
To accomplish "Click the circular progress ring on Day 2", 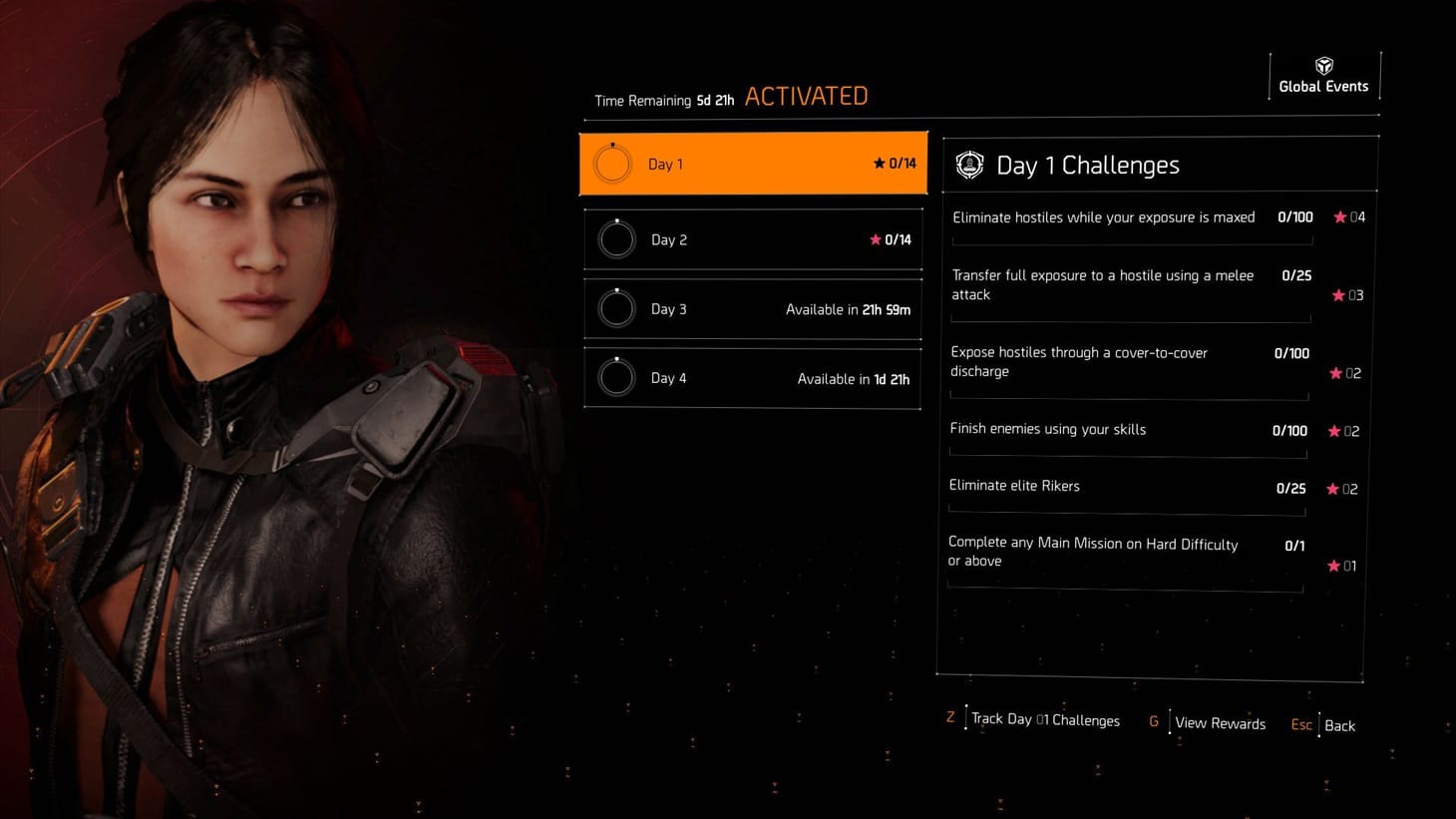I will 615,239.
